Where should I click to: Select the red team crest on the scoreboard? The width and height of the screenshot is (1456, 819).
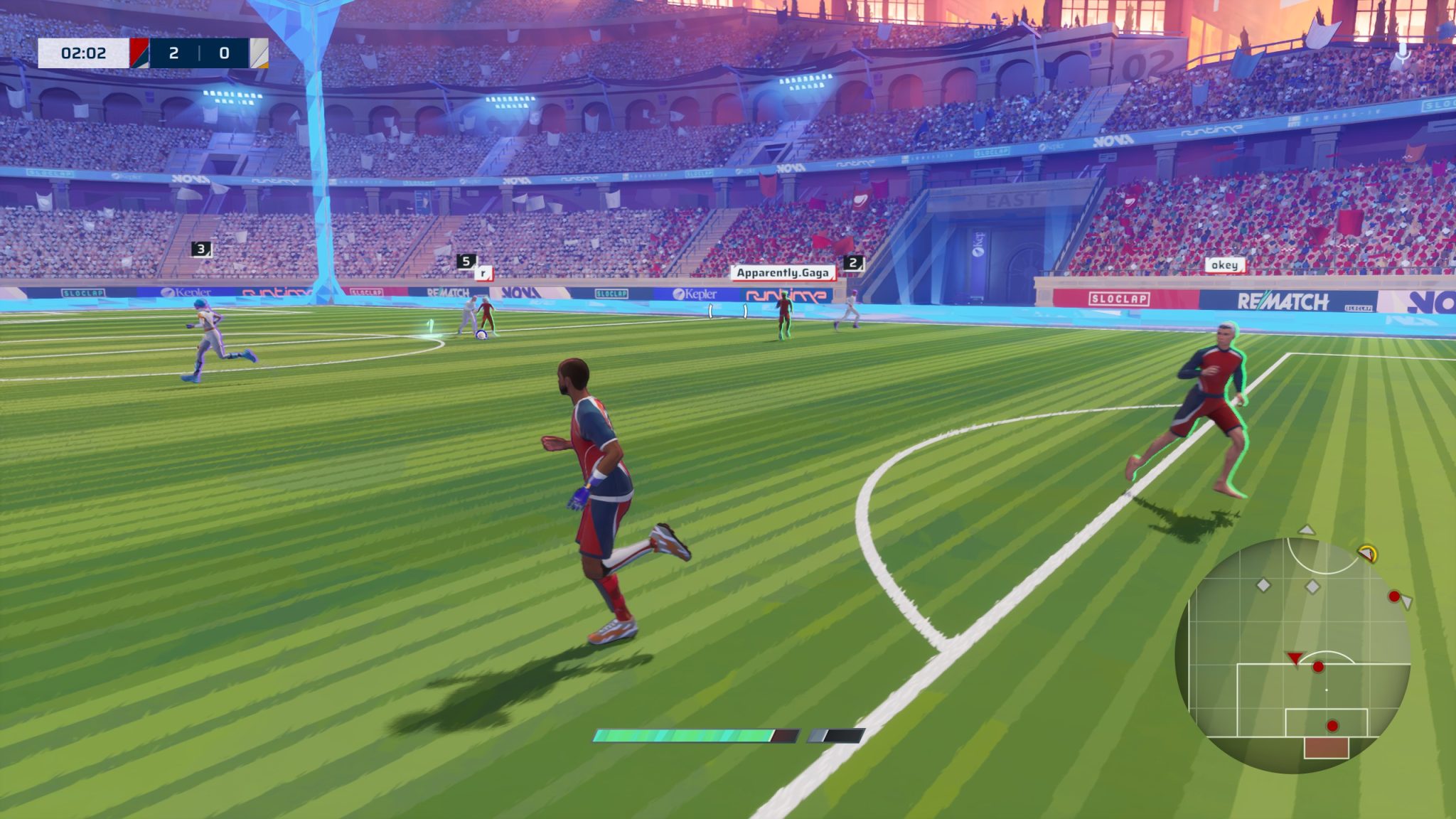139,50
